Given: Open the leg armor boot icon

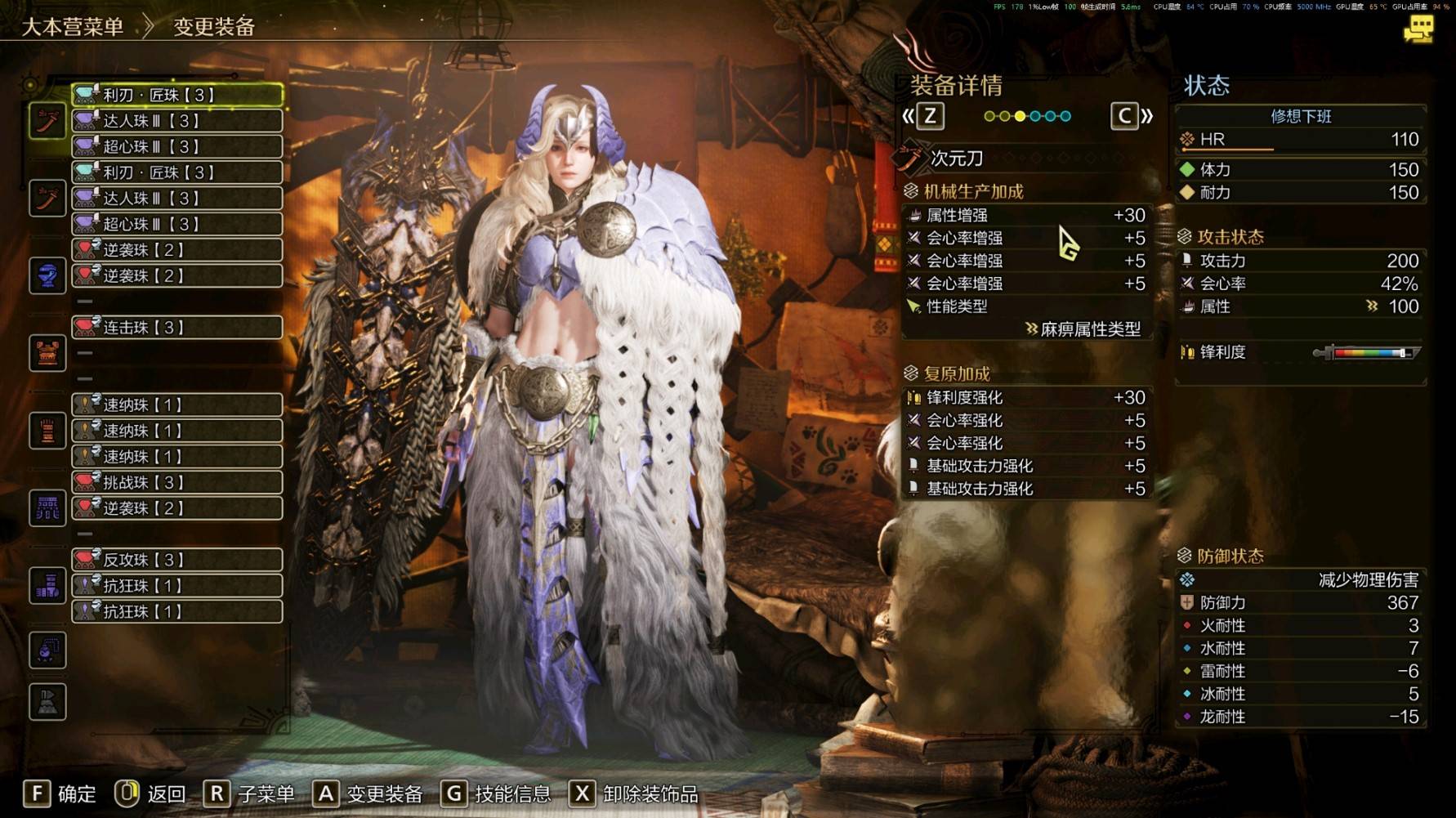Looking at the screenshot, I should tap(47, 585).
